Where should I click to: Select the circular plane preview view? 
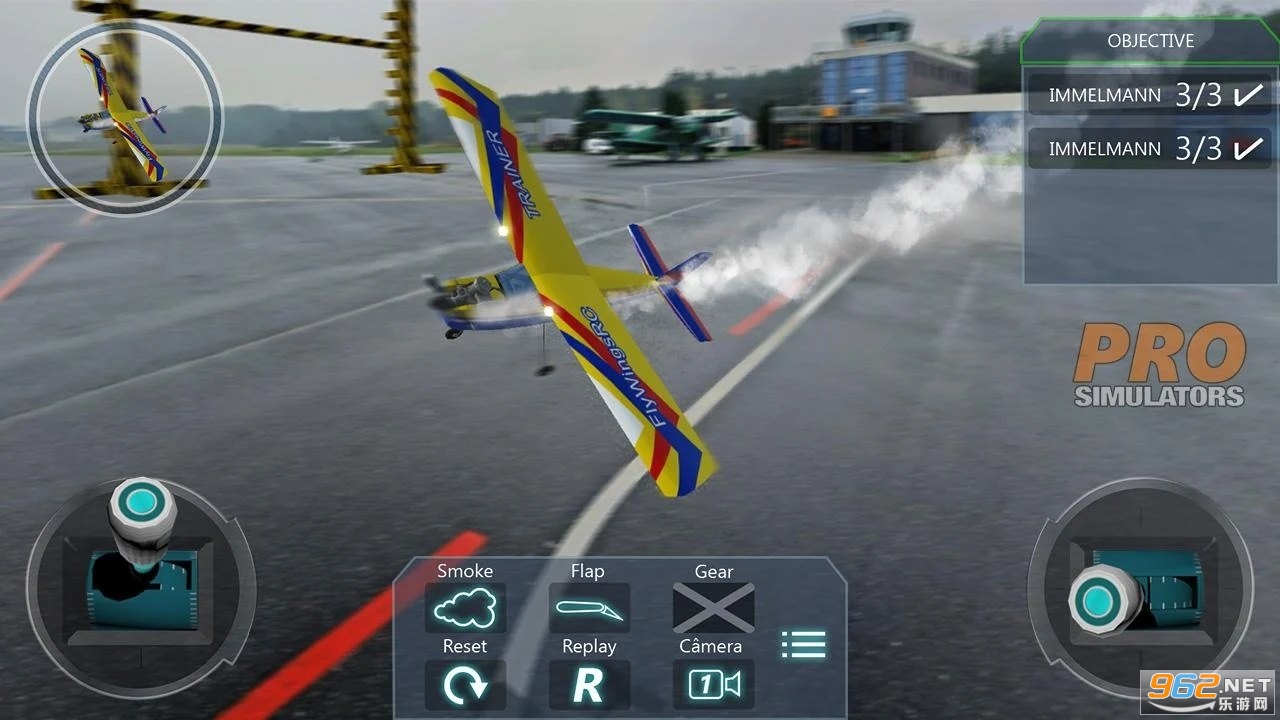[x=125, y=116]
